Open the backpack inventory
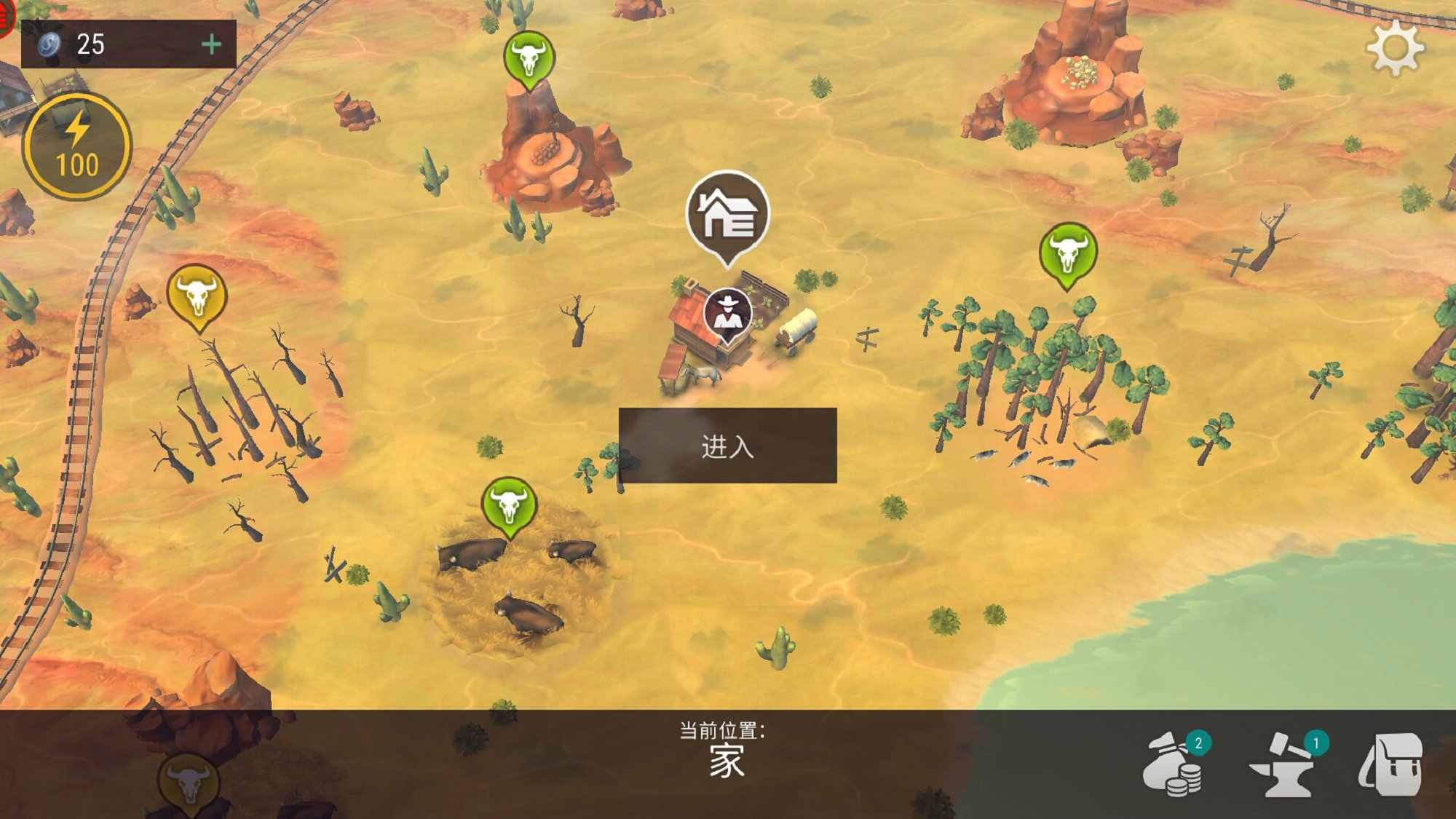Viewport: 1456px width, 819px height. click(1391, 764)
